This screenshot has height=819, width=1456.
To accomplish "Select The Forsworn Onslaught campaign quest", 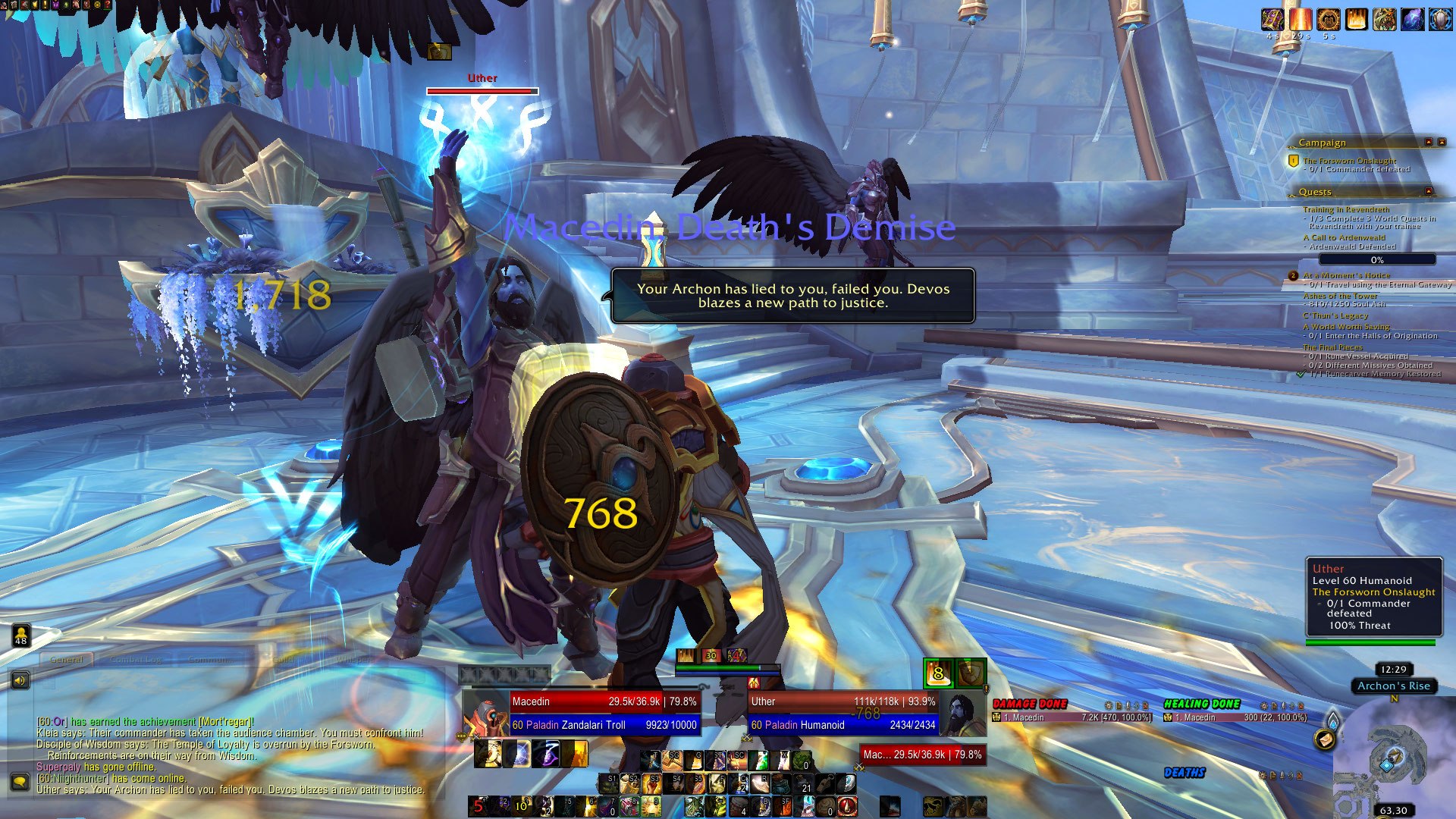I will coord(1349,161).
